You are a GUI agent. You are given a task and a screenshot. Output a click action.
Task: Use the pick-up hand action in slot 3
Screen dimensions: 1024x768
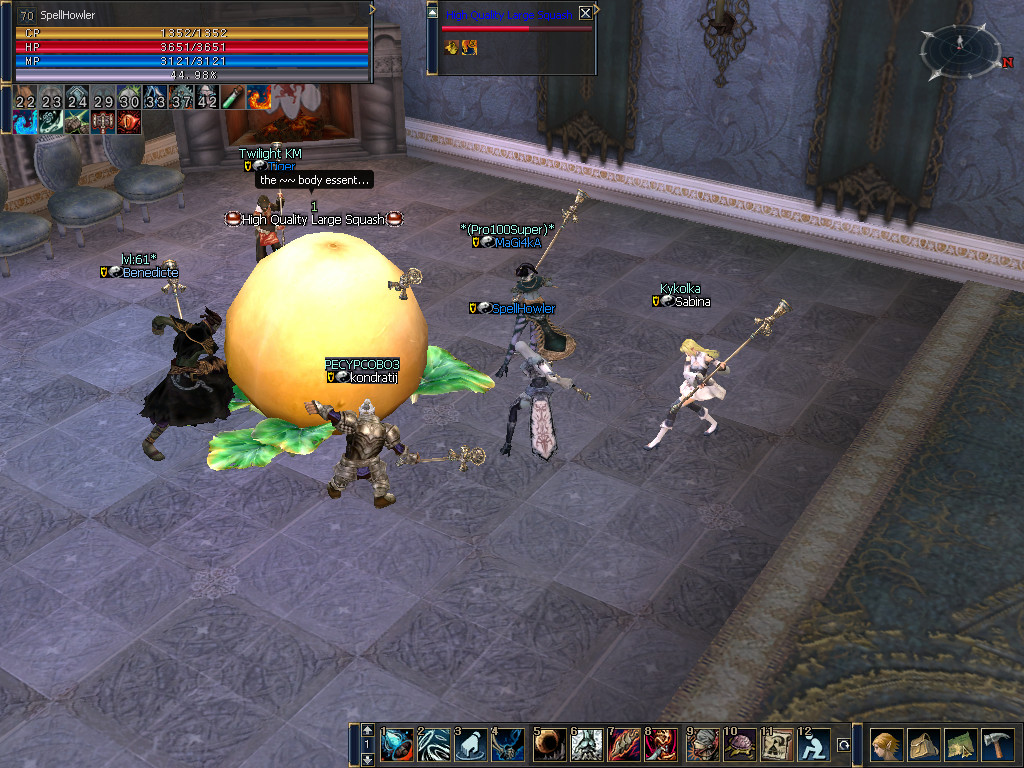coord(471,745)
